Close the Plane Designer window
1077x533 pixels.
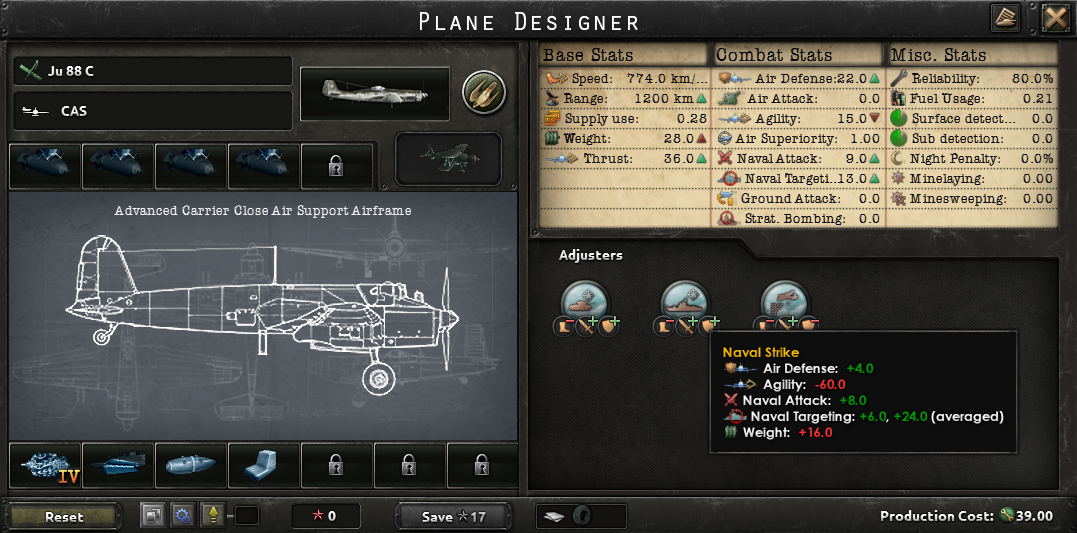click(1056, 18)
